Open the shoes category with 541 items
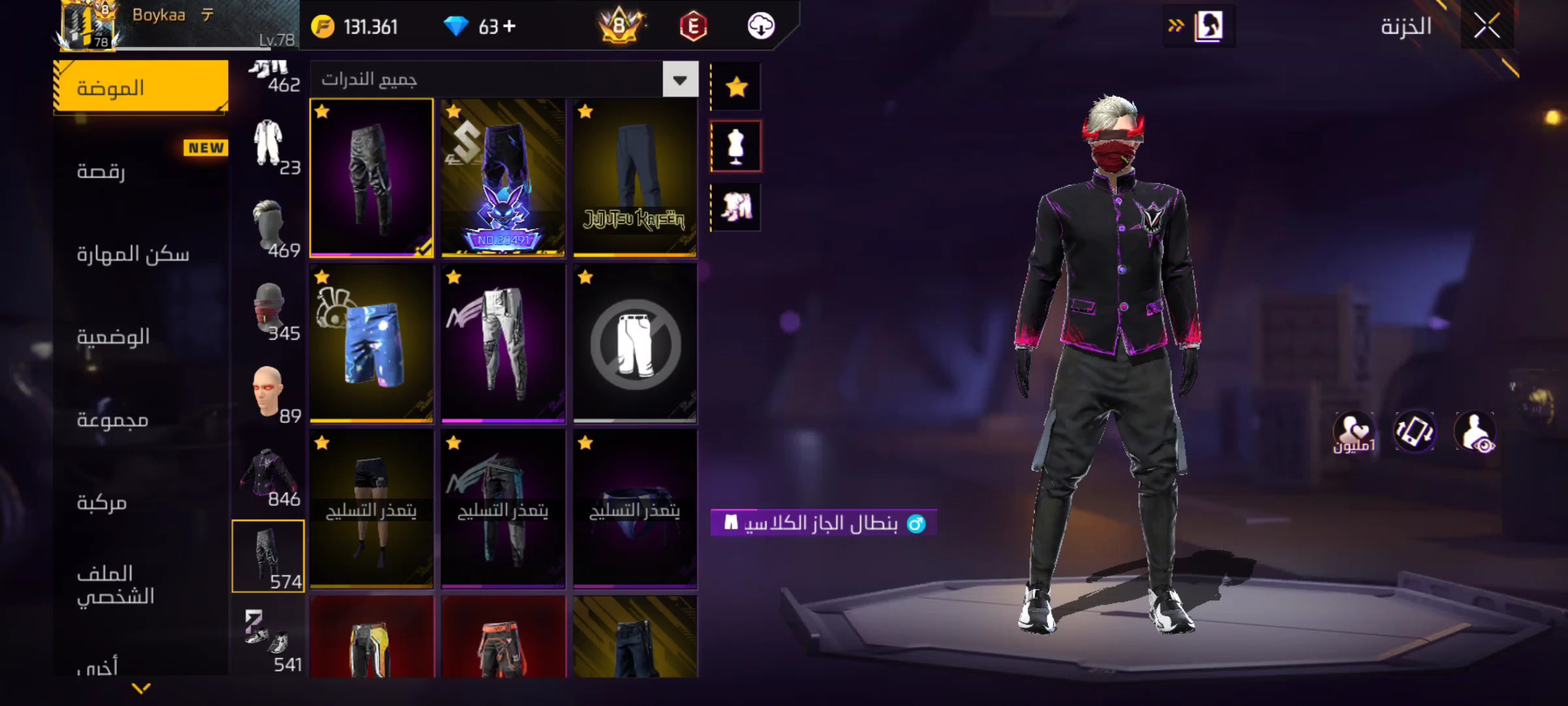This screenshot has height=706, width=1568. pos(268,641)
